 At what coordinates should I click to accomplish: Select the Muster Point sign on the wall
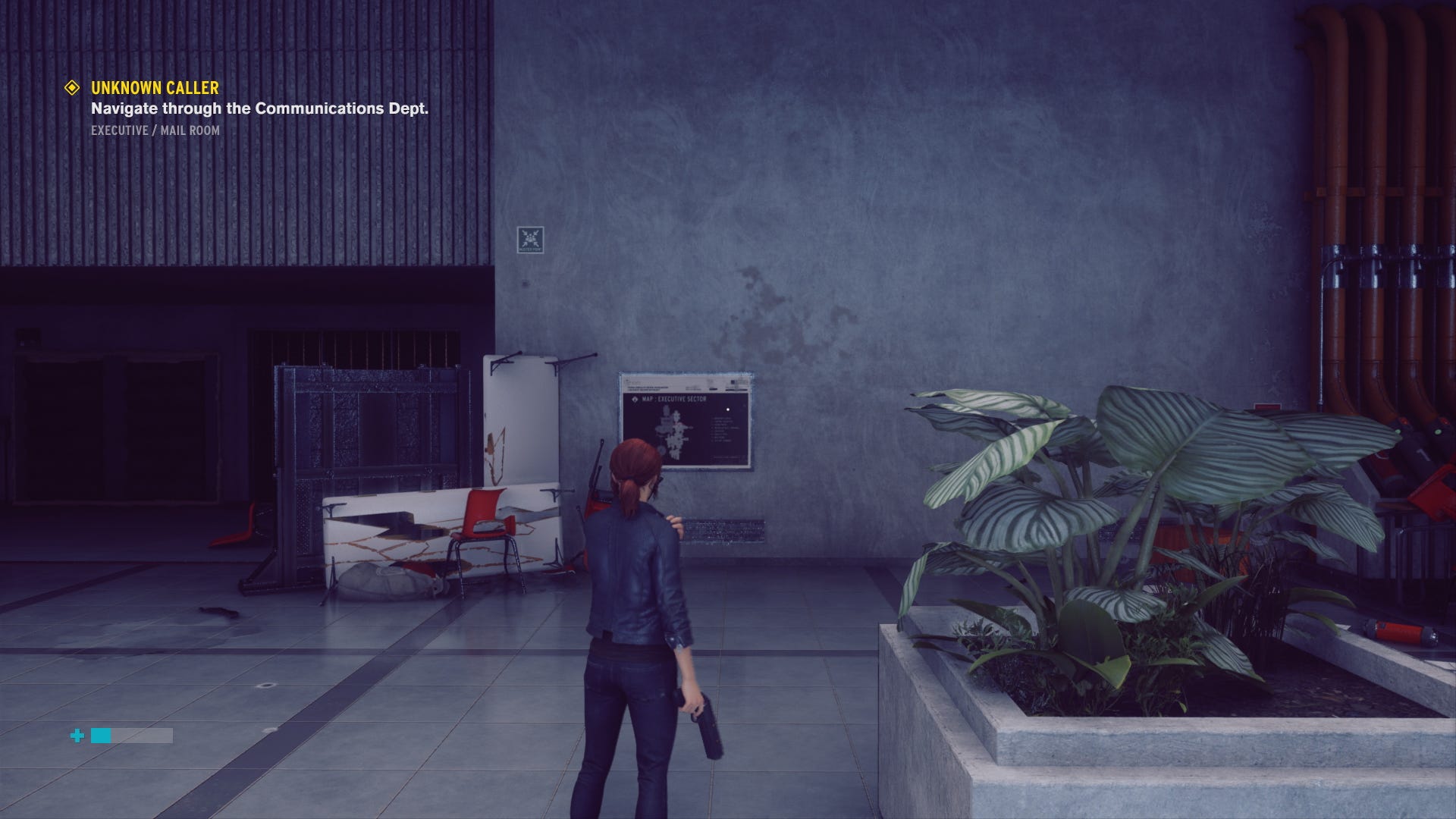click(x=529, y=237)
